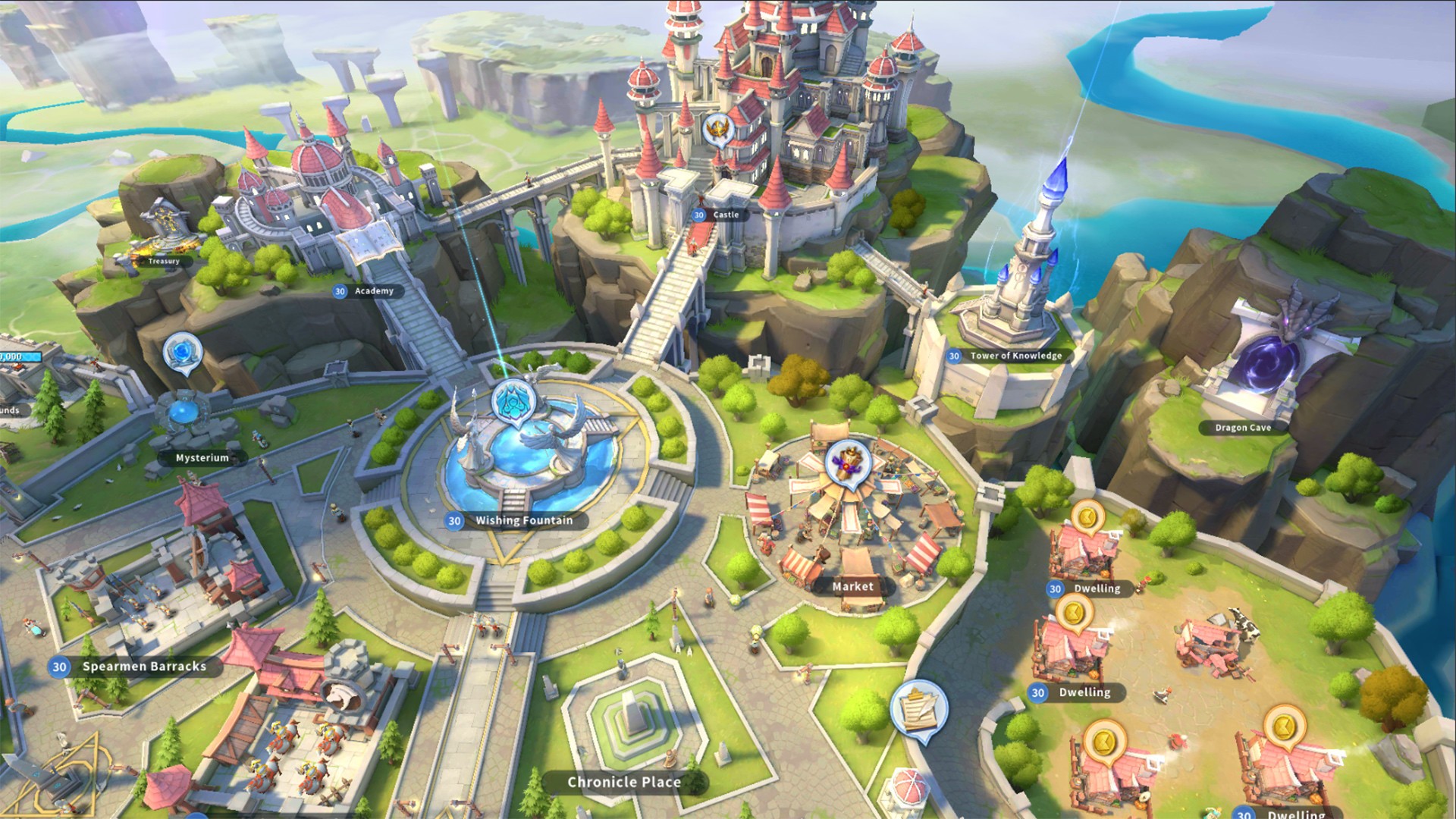Open the Castle via its name label
Screen dimensions: 1456x819
tap(726, 215)
